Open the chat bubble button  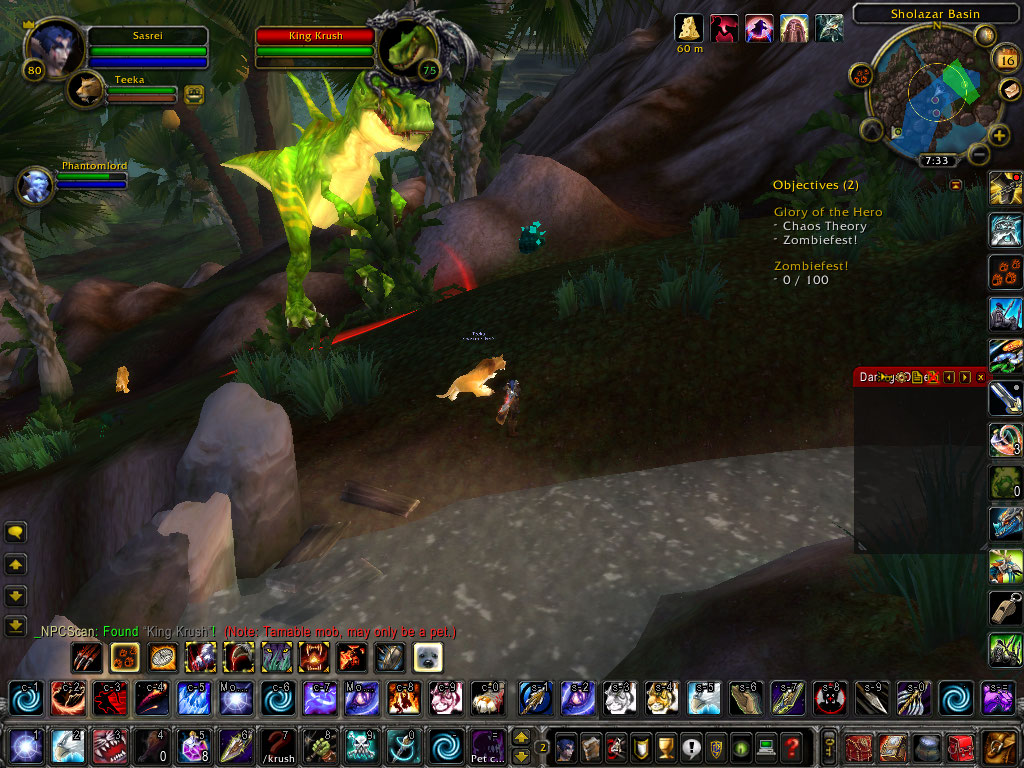point(15,532)
